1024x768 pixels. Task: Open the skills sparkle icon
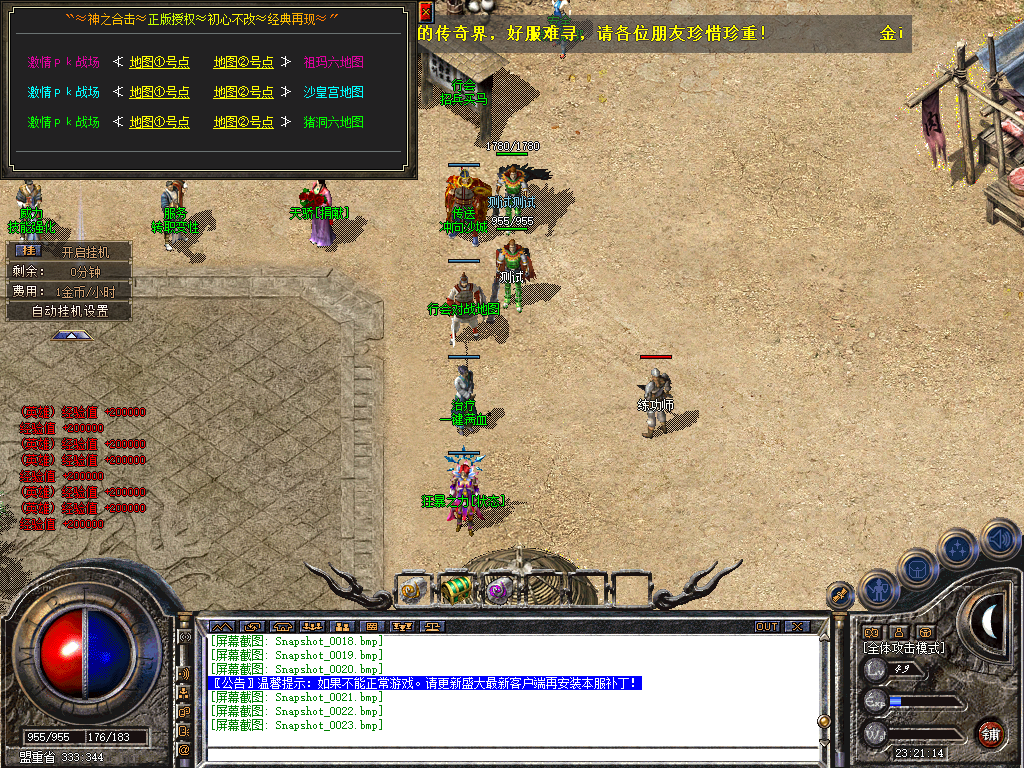pyautogui.click(x=958, y=547)
